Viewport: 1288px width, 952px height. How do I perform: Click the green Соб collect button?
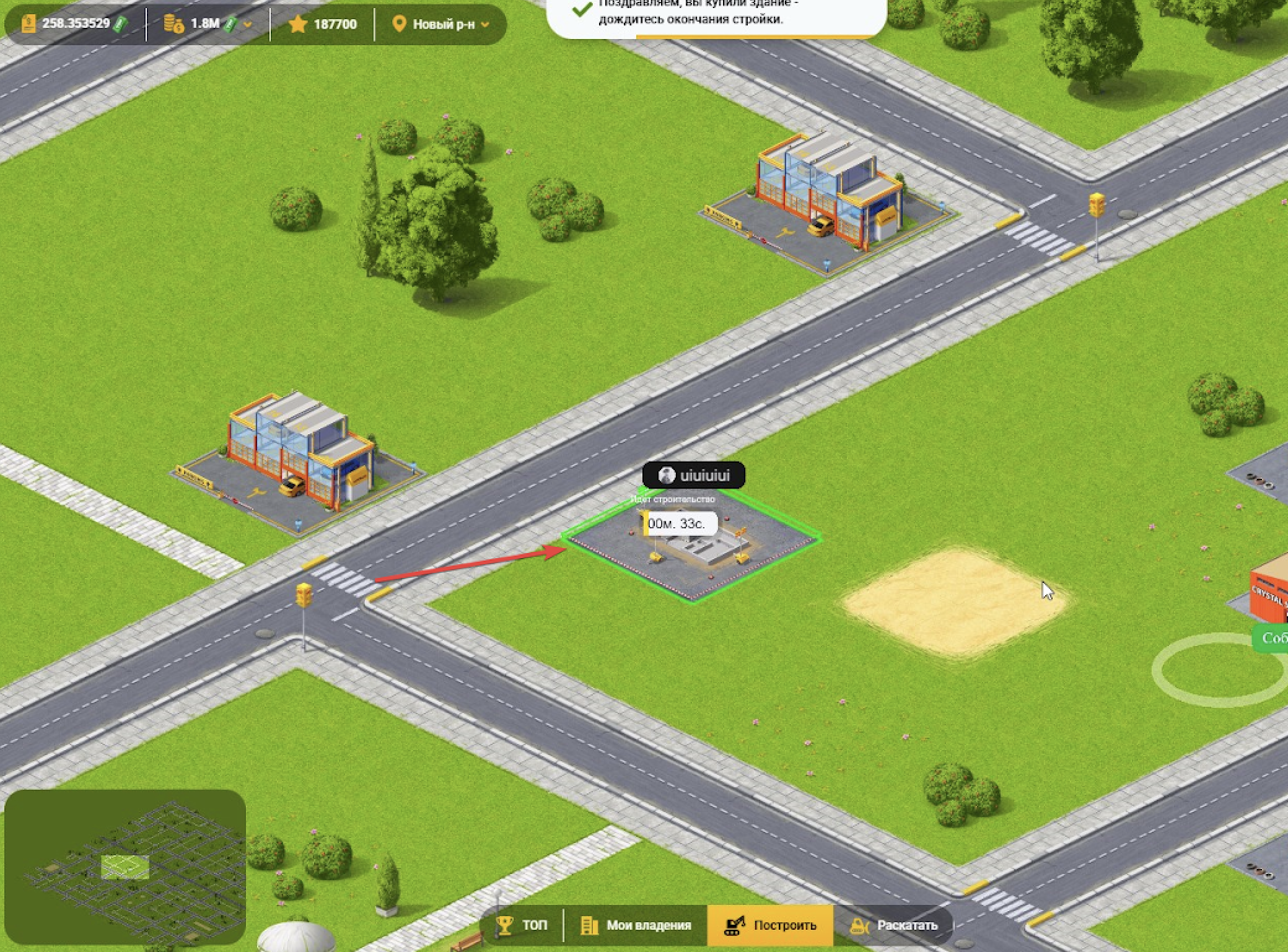tap(1273, 638)
